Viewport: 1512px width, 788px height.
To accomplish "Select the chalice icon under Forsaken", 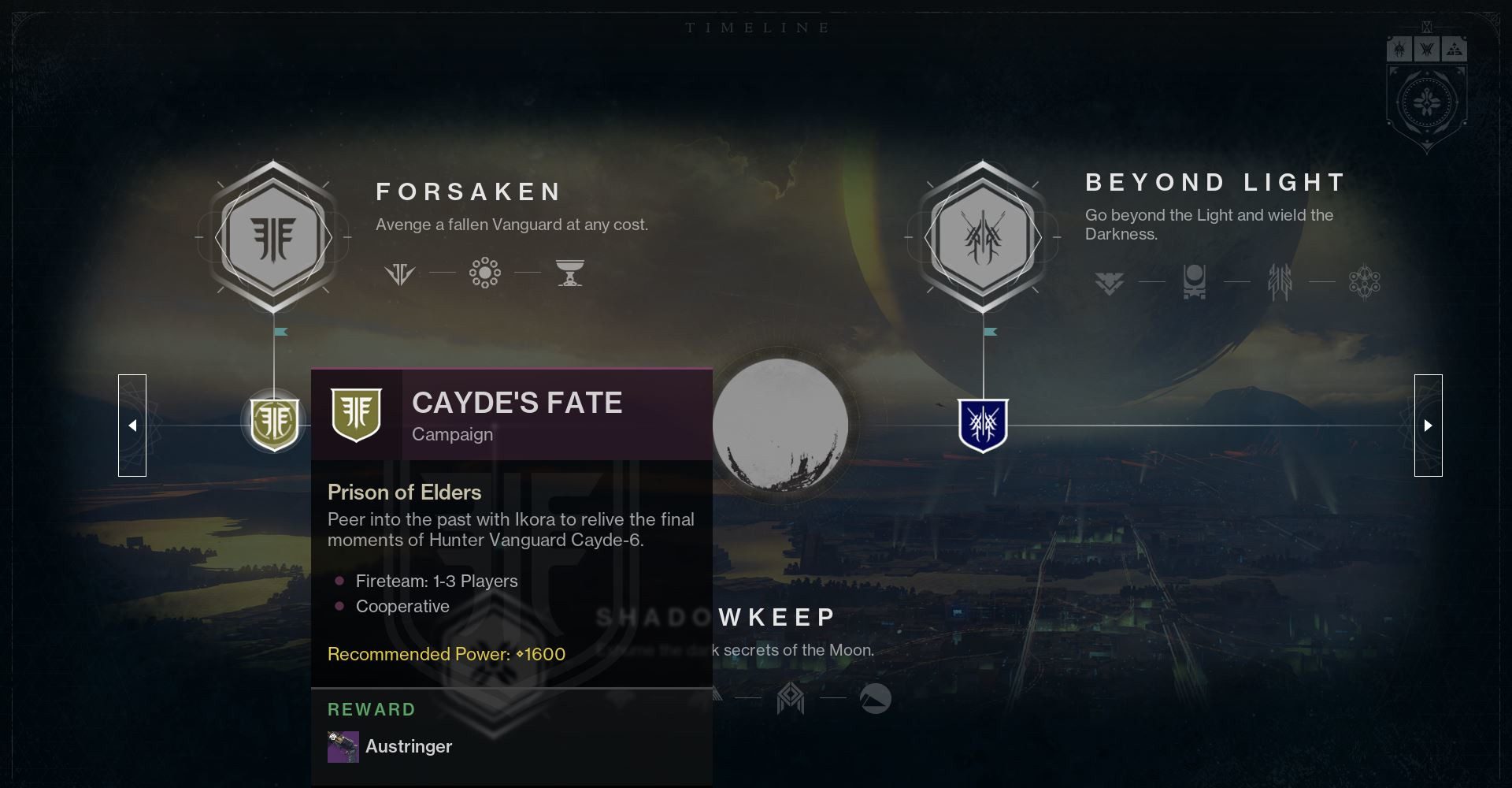I will [x=569, y=273].
